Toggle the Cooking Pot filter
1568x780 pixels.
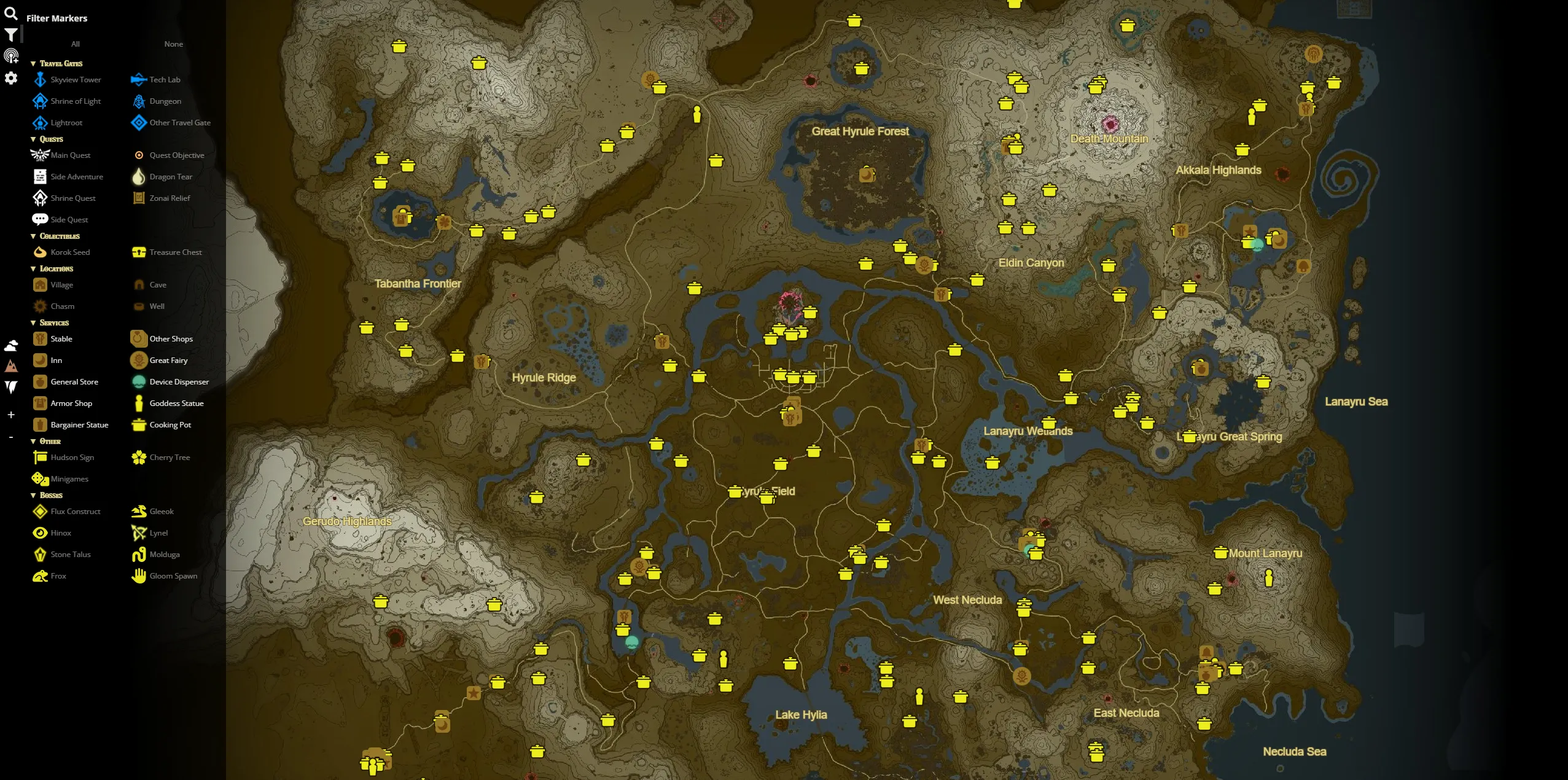tap(170, 424)
